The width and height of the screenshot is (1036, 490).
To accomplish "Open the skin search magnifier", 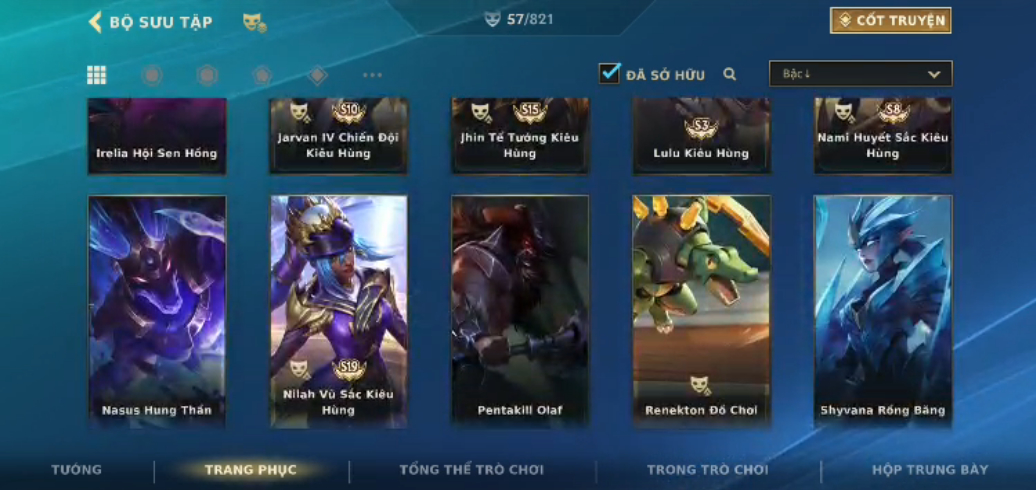I will 730,74.
